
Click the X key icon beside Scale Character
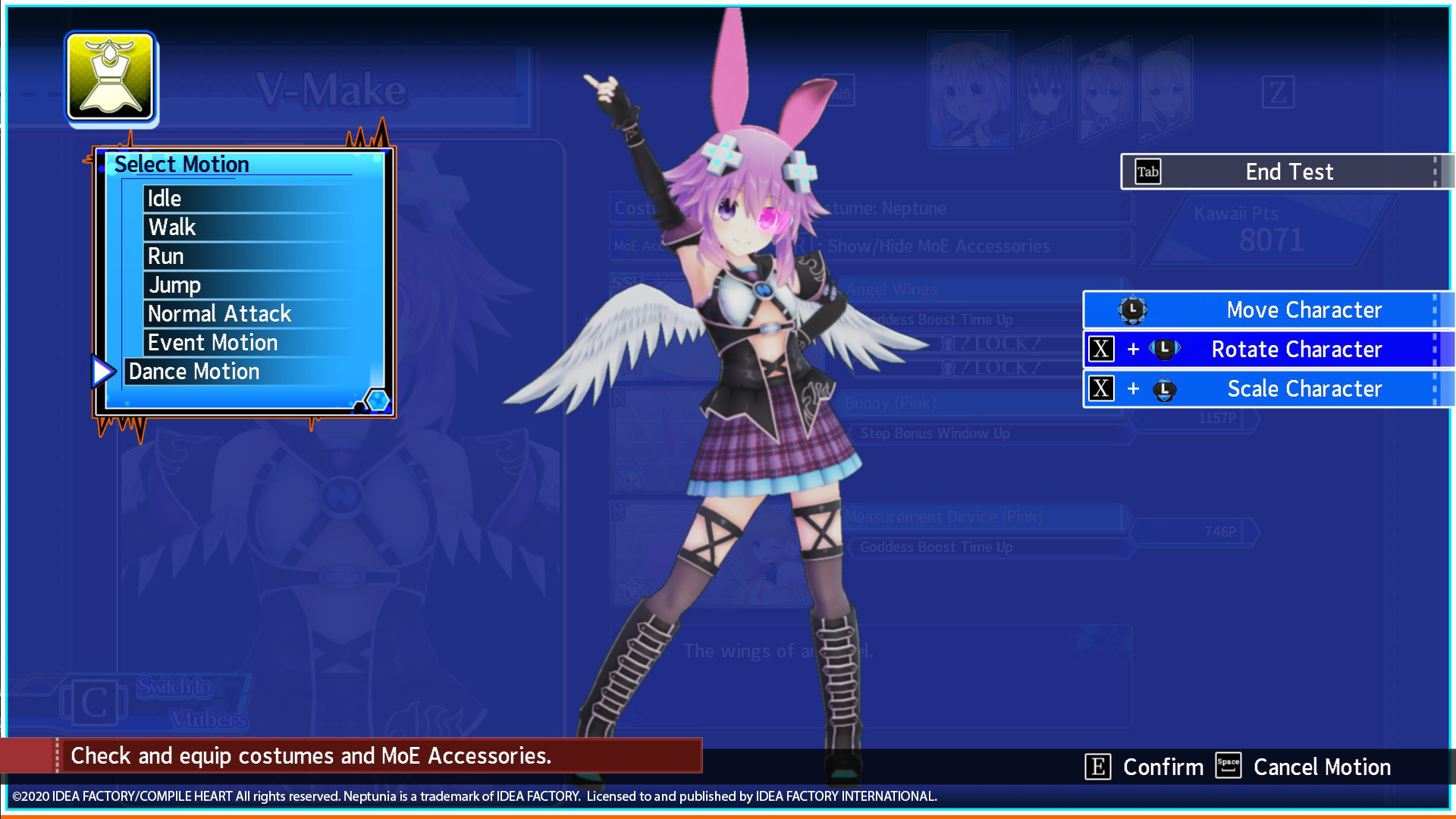point(1101,389)
